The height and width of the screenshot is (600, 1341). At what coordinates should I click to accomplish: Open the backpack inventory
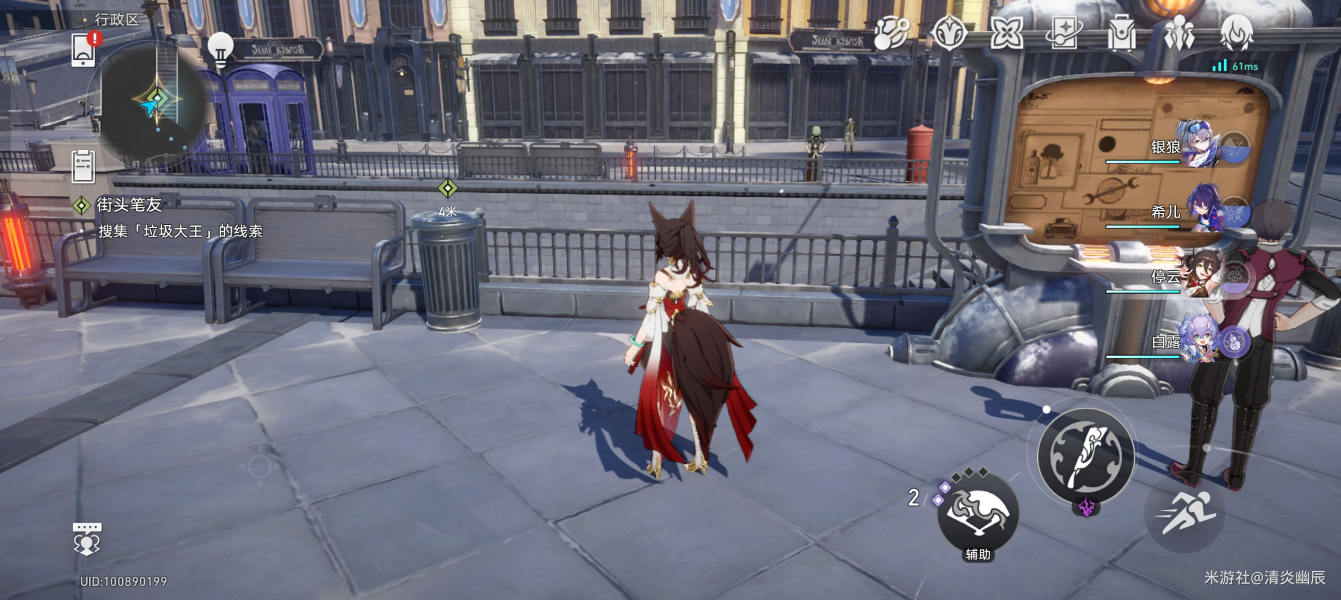coord(1121,34)
